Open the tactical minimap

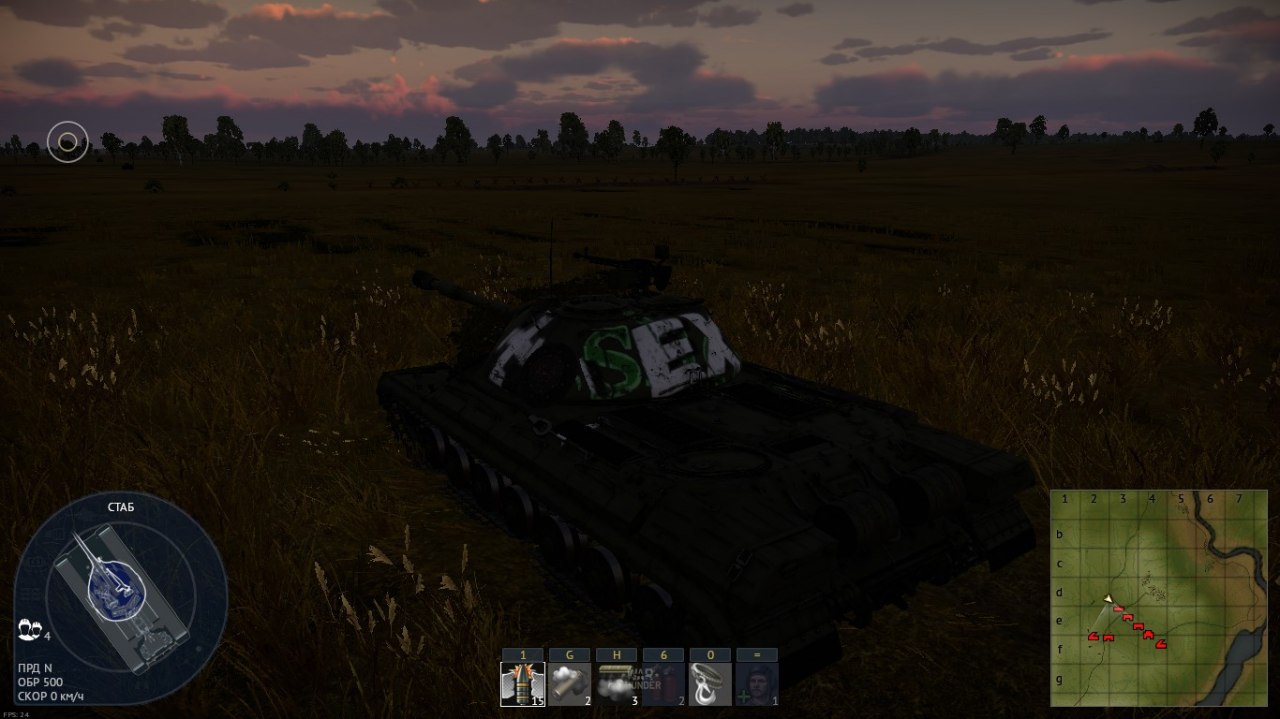(1158, 598)
